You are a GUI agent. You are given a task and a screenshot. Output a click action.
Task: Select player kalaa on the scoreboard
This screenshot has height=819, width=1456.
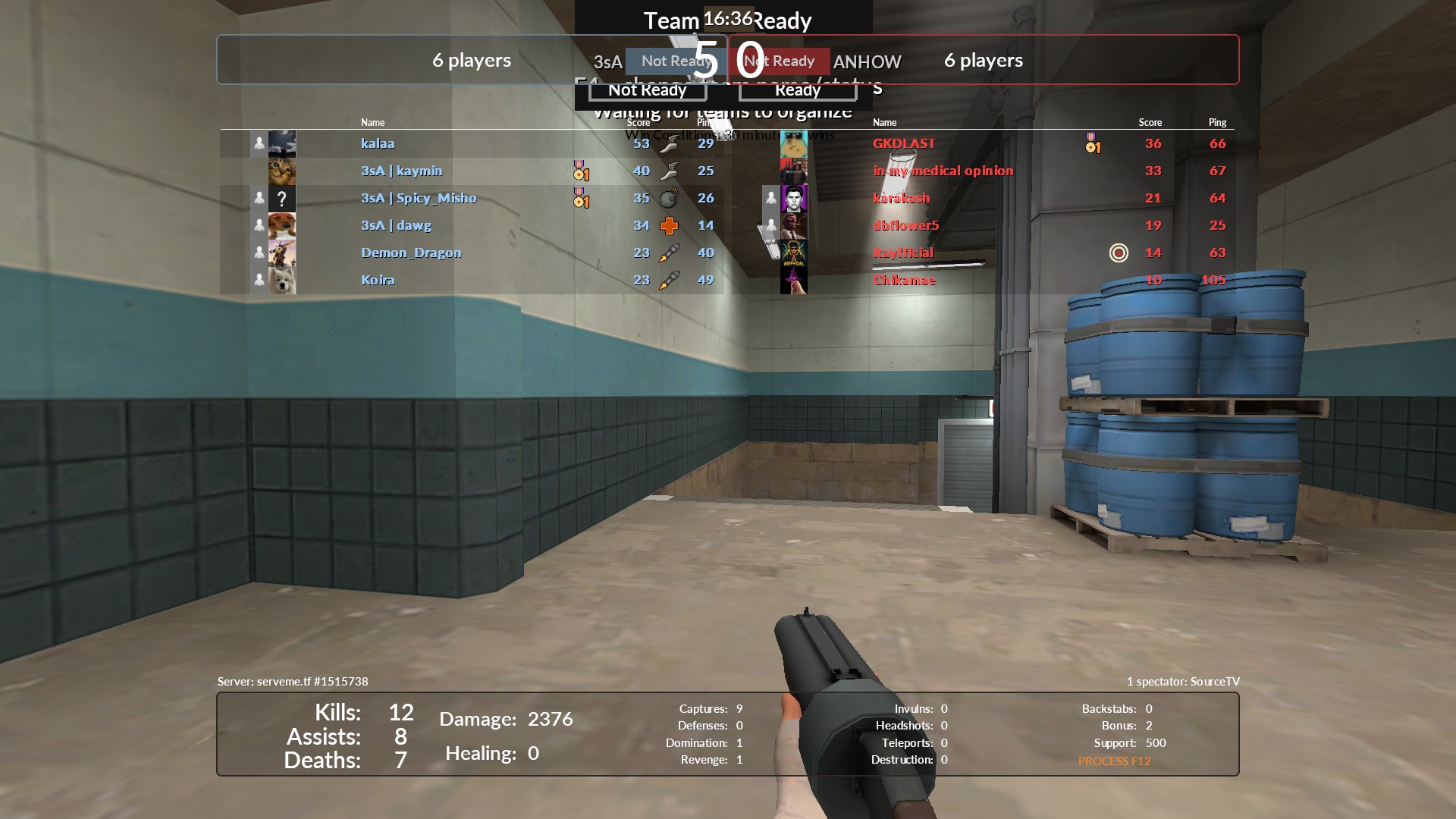point(378,143)
